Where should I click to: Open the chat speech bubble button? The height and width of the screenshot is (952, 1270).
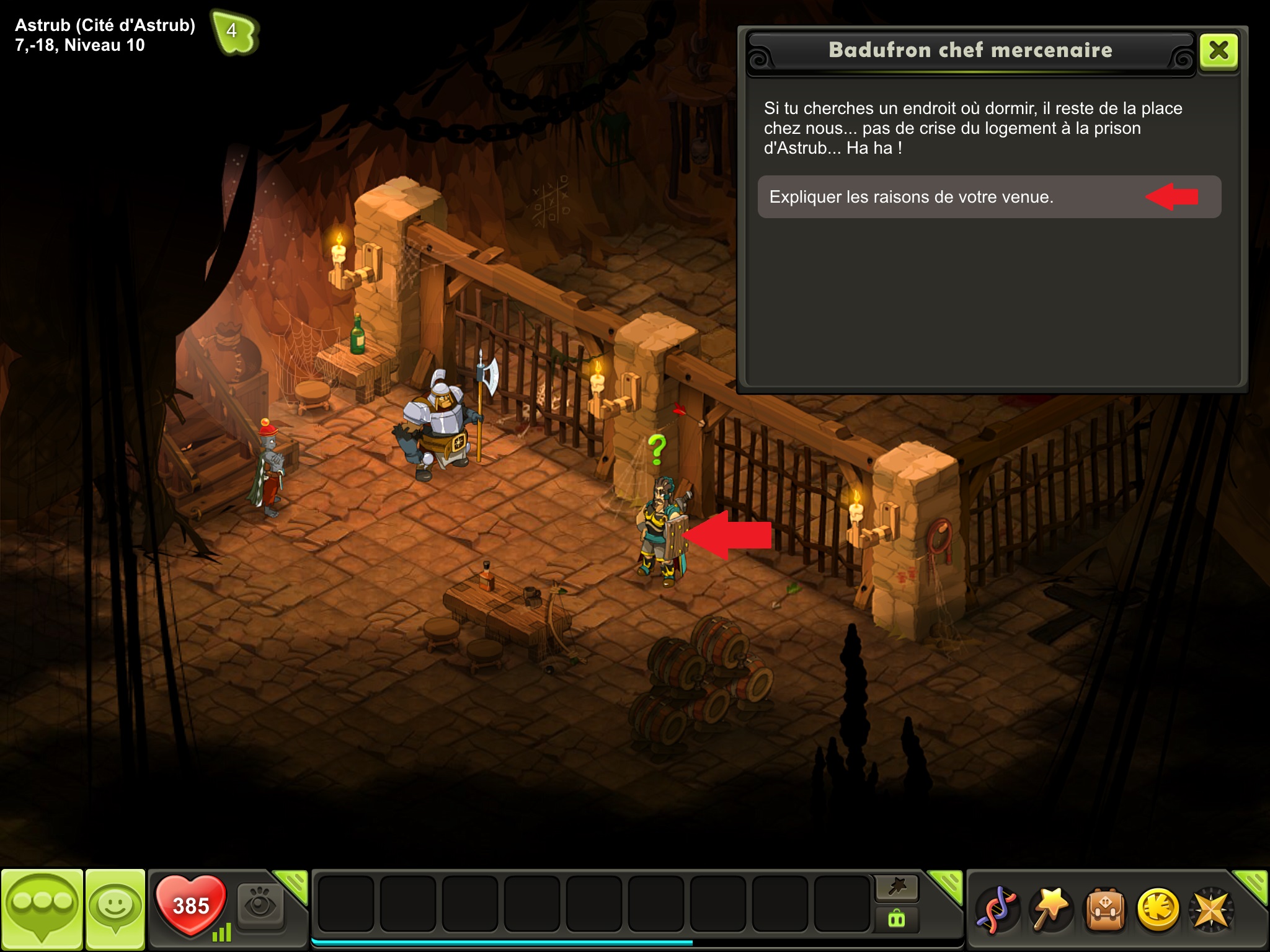(42, 909)
